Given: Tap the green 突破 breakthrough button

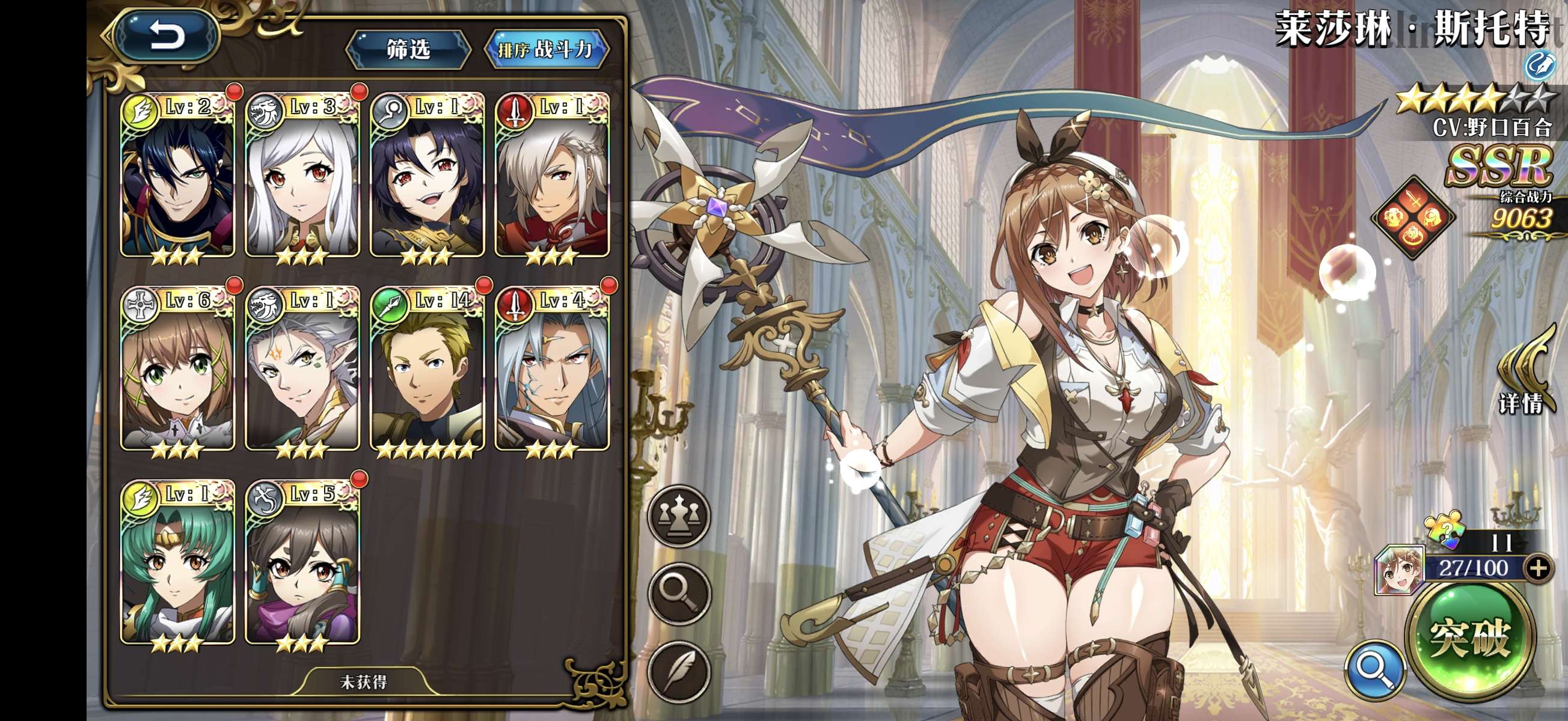Looking at the screenshot, I should tap(1470, 639).
